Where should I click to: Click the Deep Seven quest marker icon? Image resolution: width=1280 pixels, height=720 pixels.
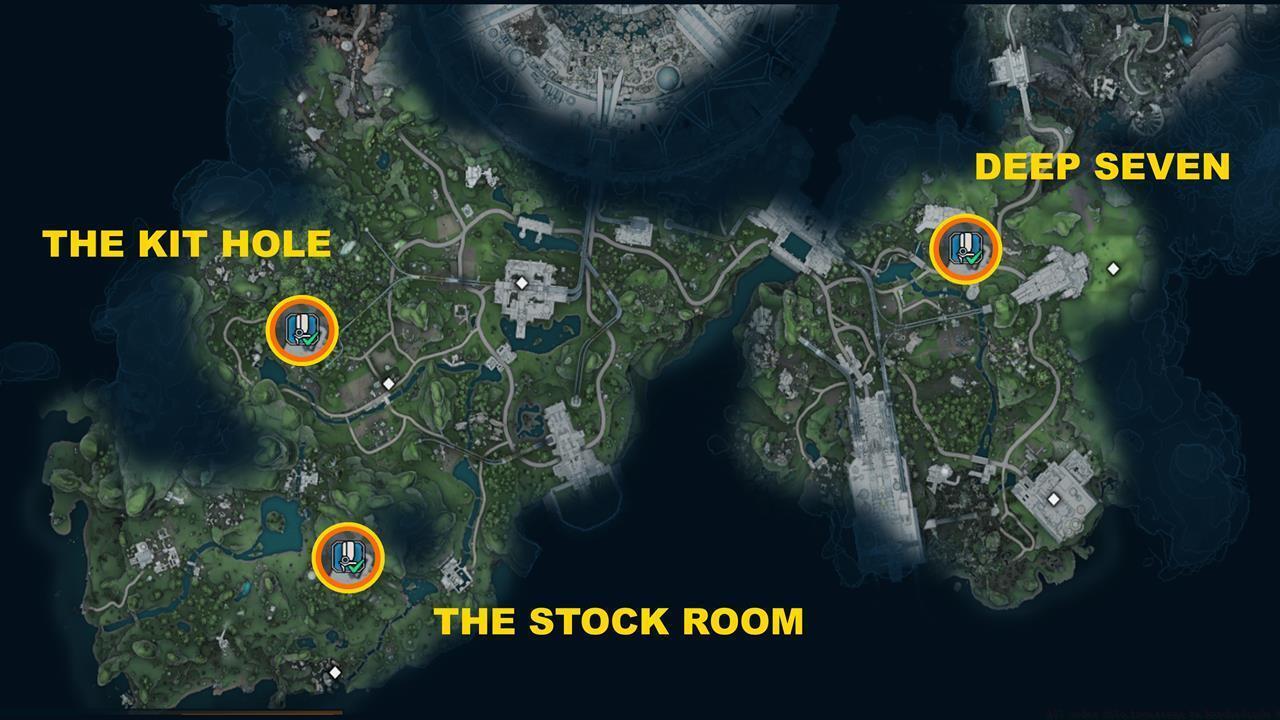[964, 250]
